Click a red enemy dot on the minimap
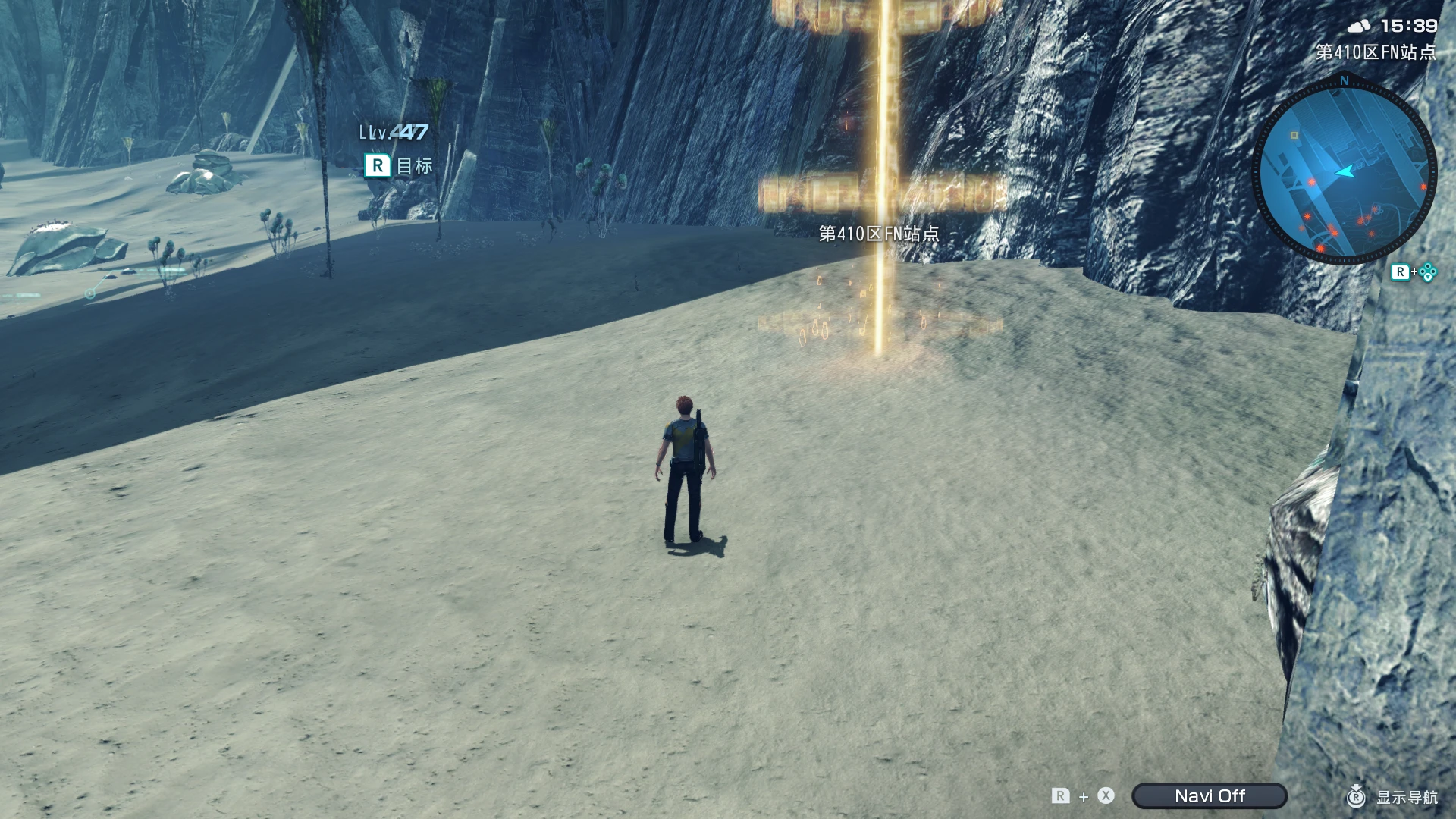 [1311, 182]
